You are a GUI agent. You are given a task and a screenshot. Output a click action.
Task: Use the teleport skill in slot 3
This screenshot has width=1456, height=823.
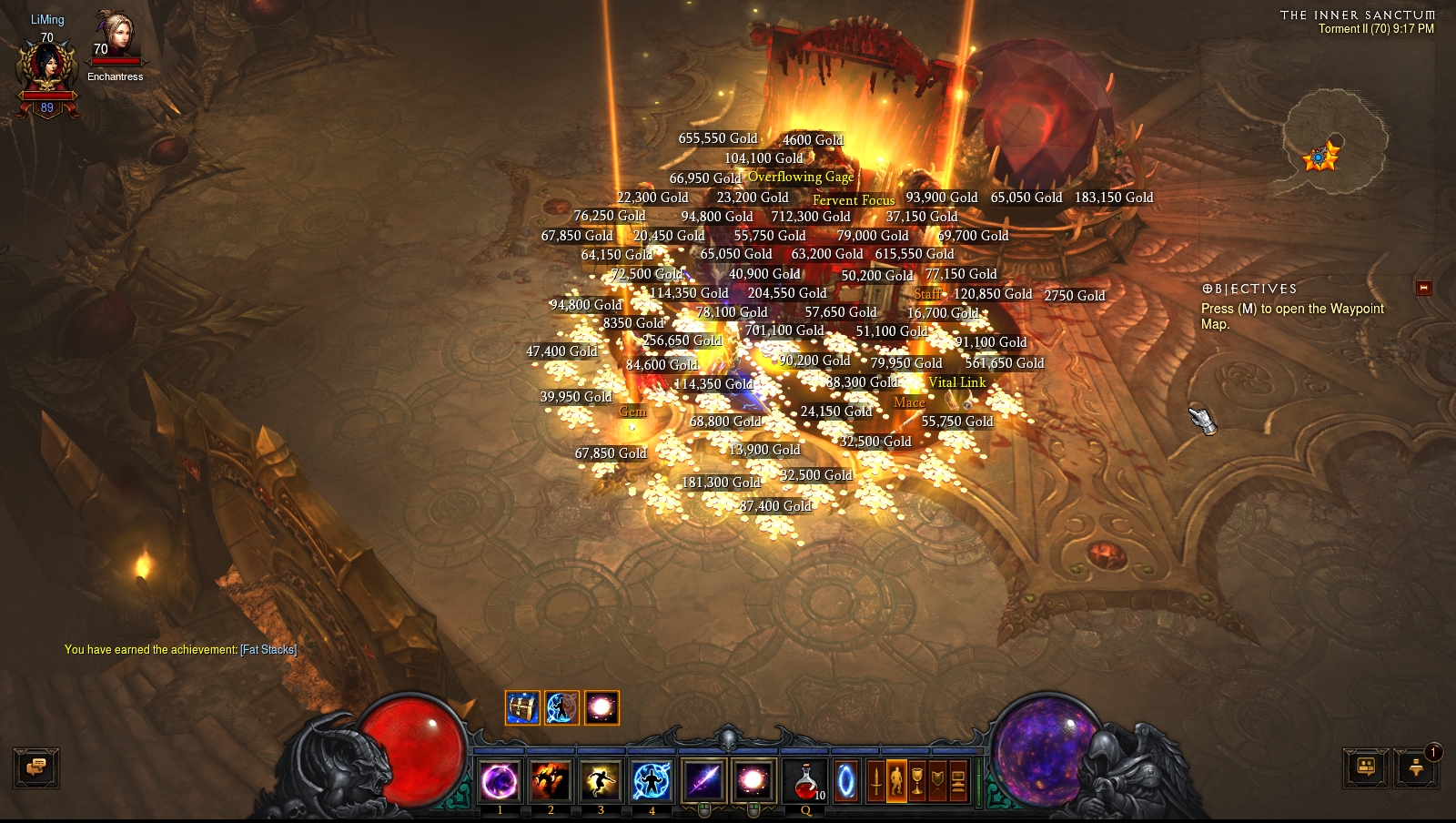coord(601,781)
